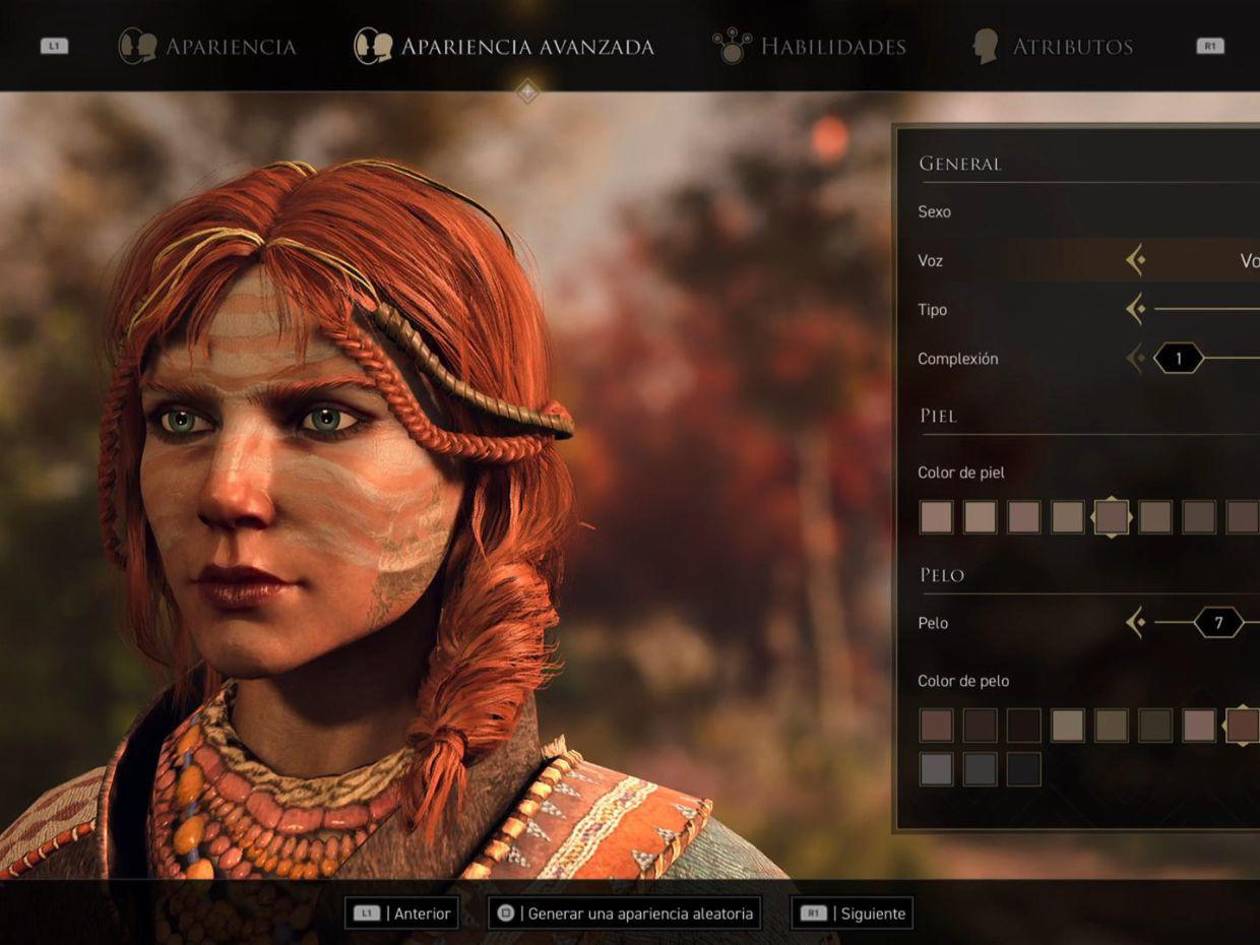
Task: Choose the highlighted skin color swatch
Action: coord(1111,517)
